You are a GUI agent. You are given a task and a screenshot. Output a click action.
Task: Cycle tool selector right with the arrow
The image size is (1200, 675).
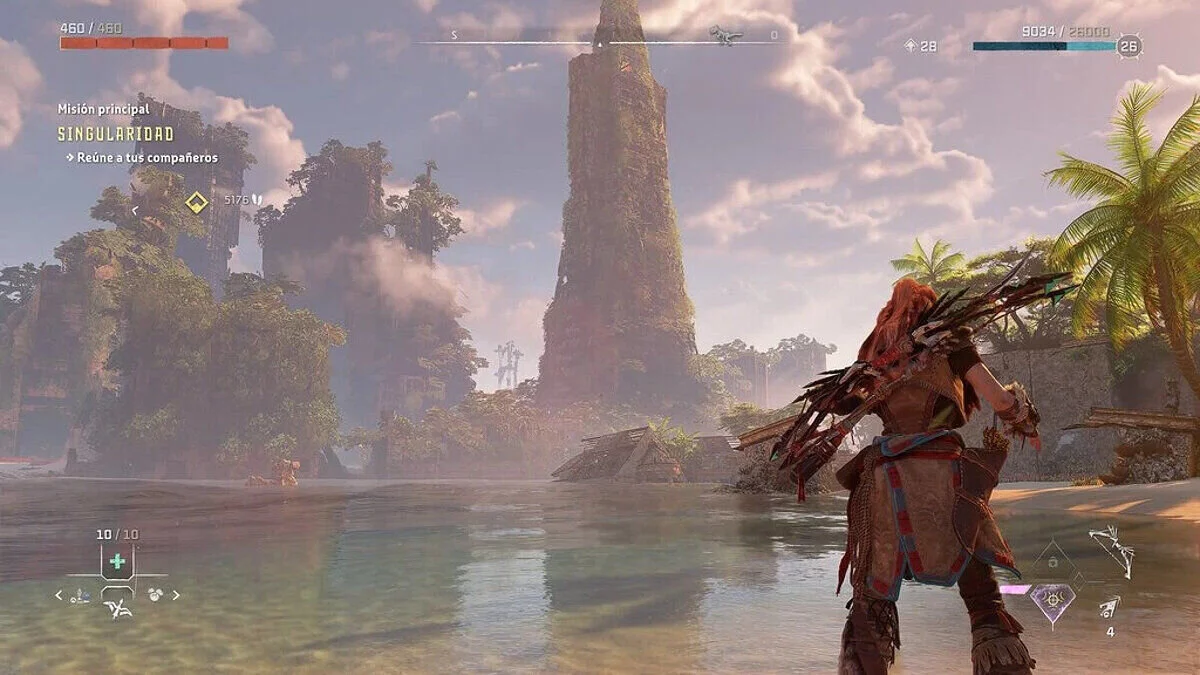pos(176,595)
